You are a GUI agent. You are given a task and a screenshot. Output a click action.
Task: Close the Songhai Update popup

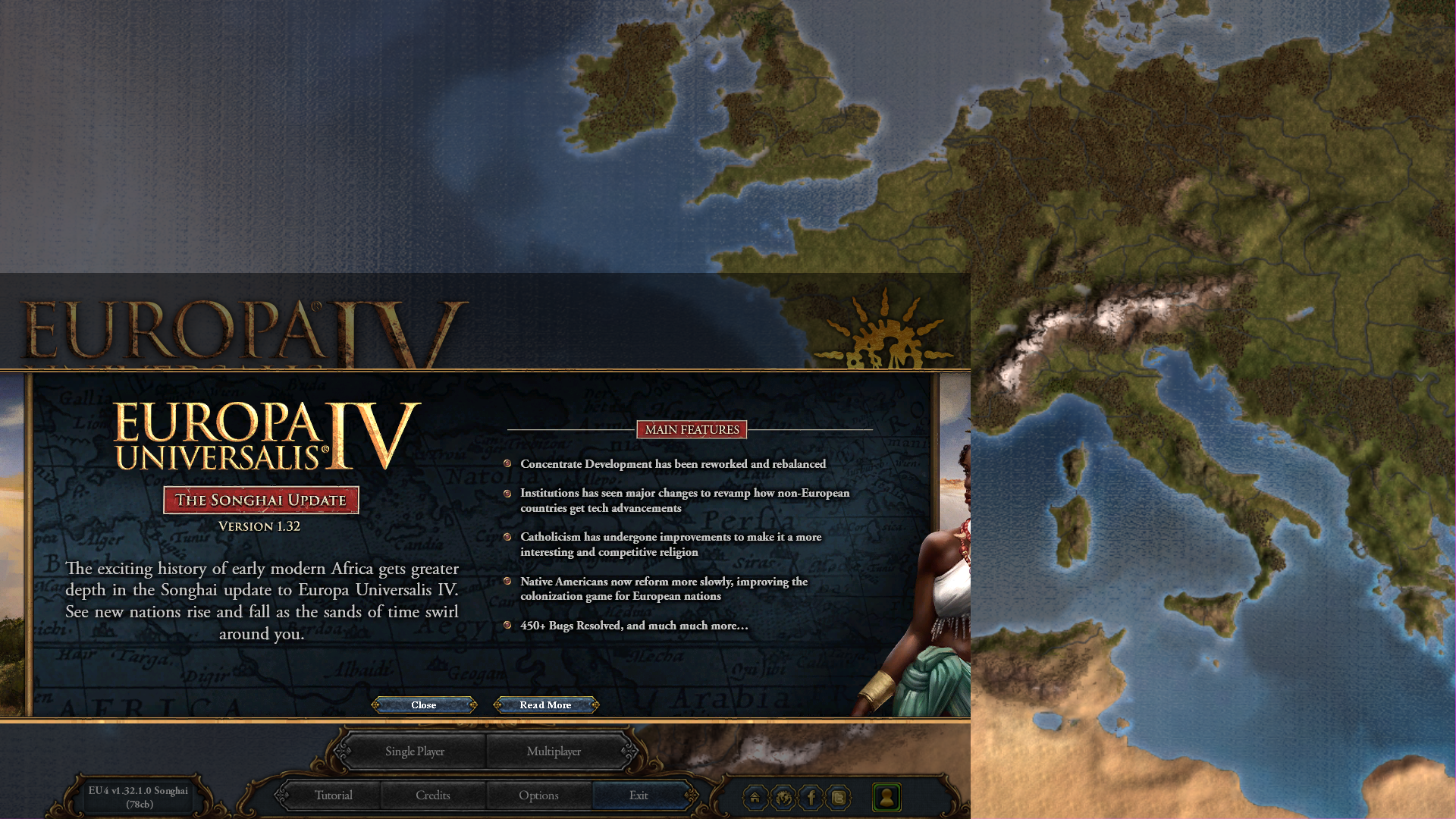coord(423,704)
